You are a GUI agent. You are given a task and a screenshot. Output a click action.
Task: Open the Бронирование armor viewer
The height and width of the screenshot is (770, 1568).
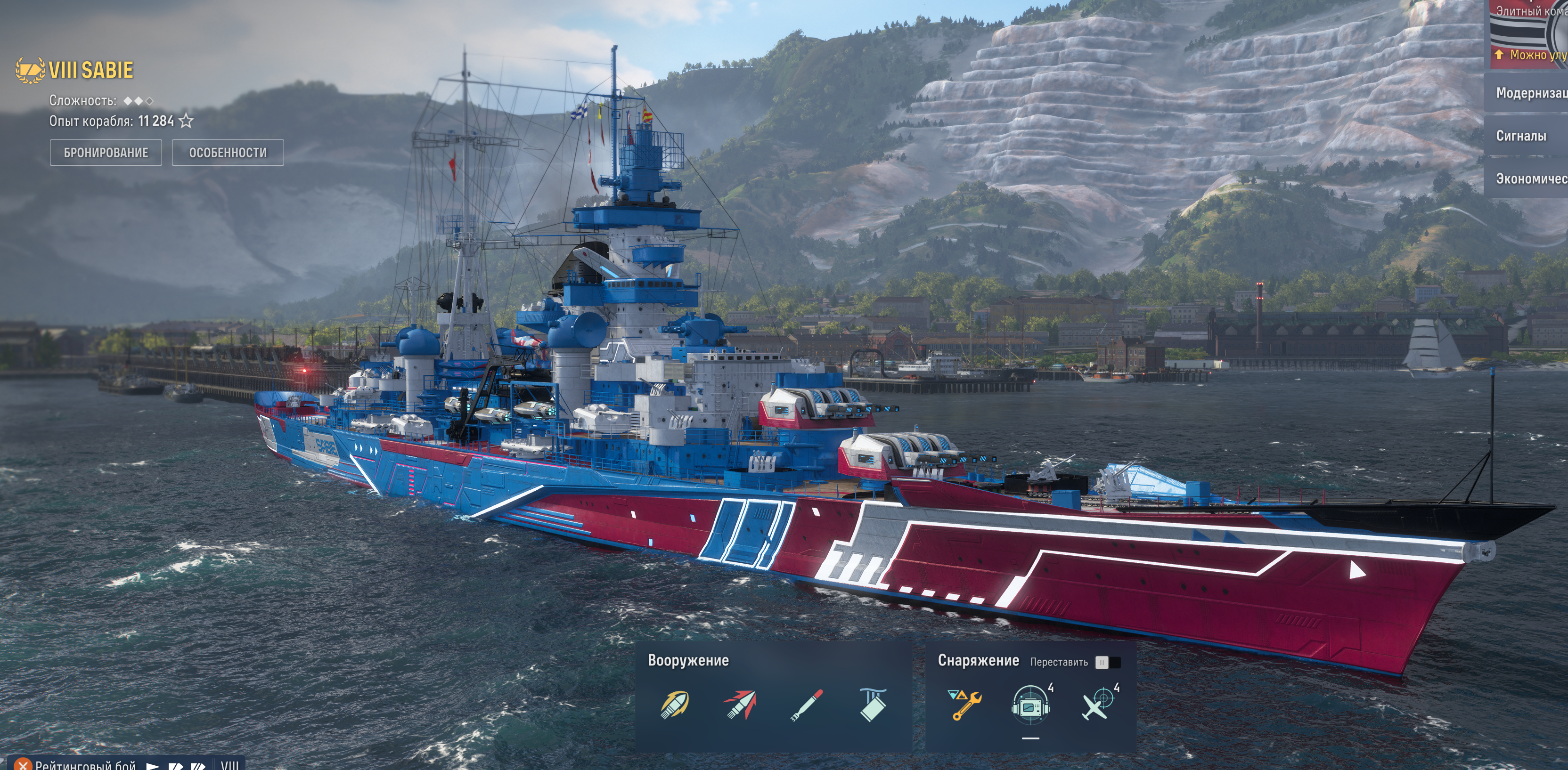(106, 153)
